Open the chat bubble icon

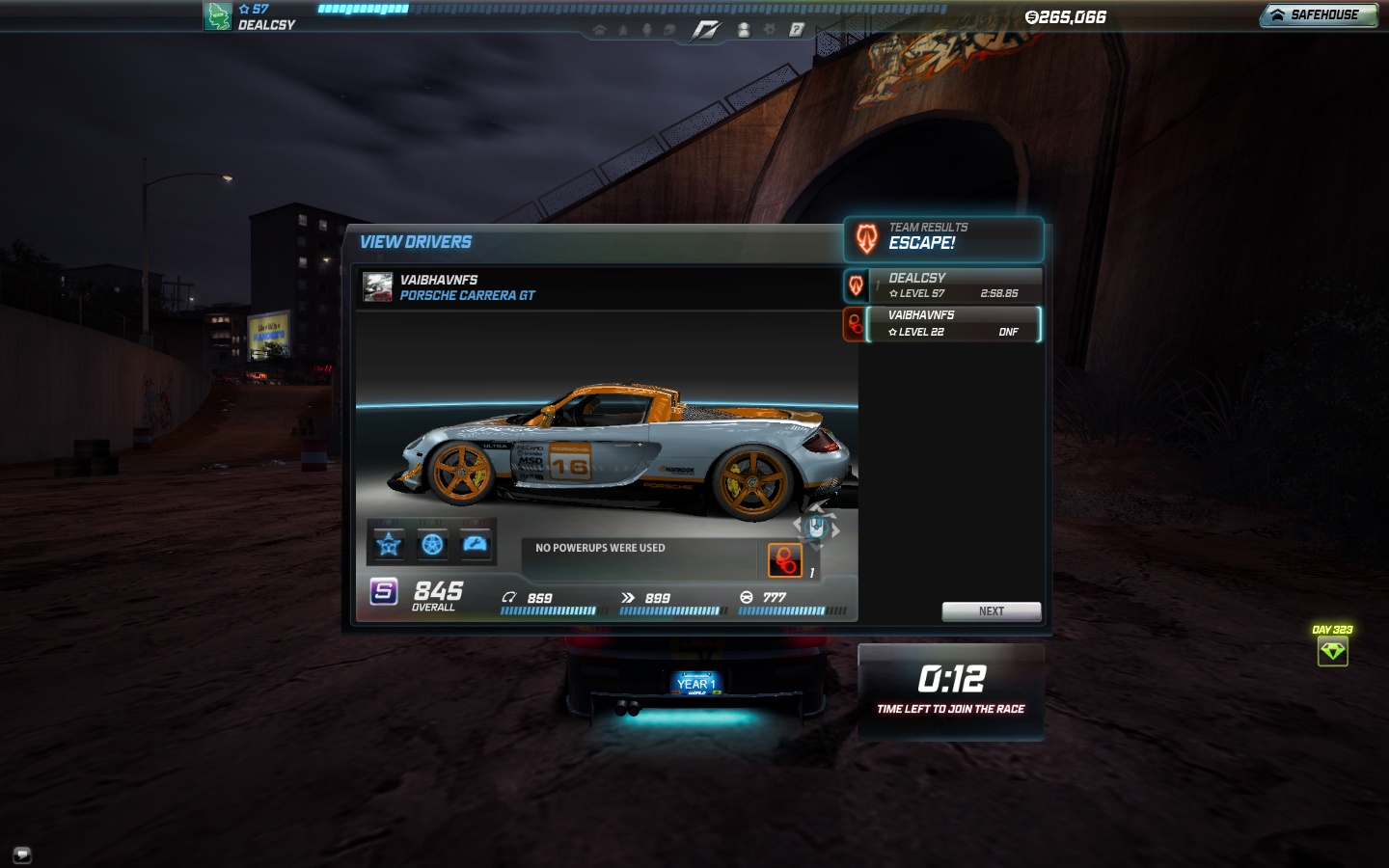(22, 854)
